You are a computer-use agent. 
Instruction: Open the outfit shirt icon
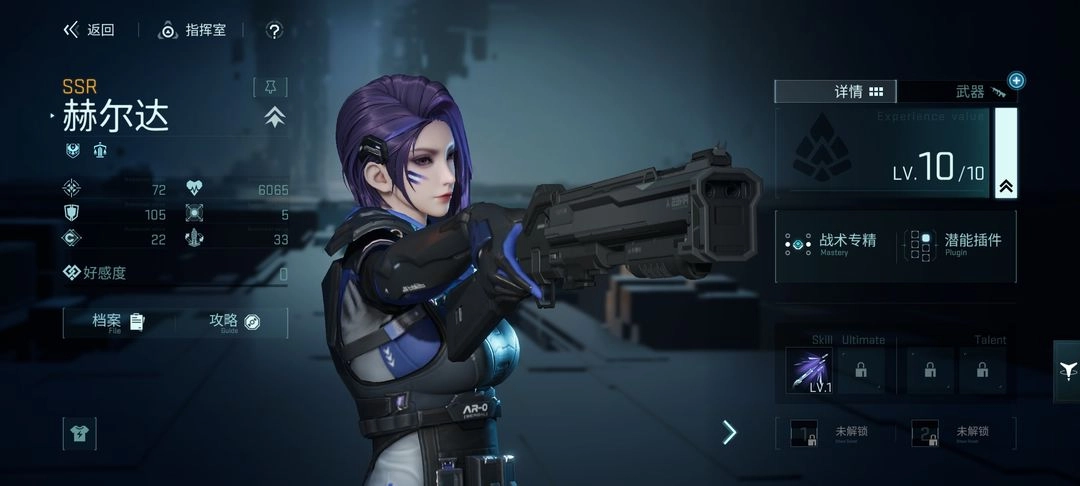click(79, 433)
